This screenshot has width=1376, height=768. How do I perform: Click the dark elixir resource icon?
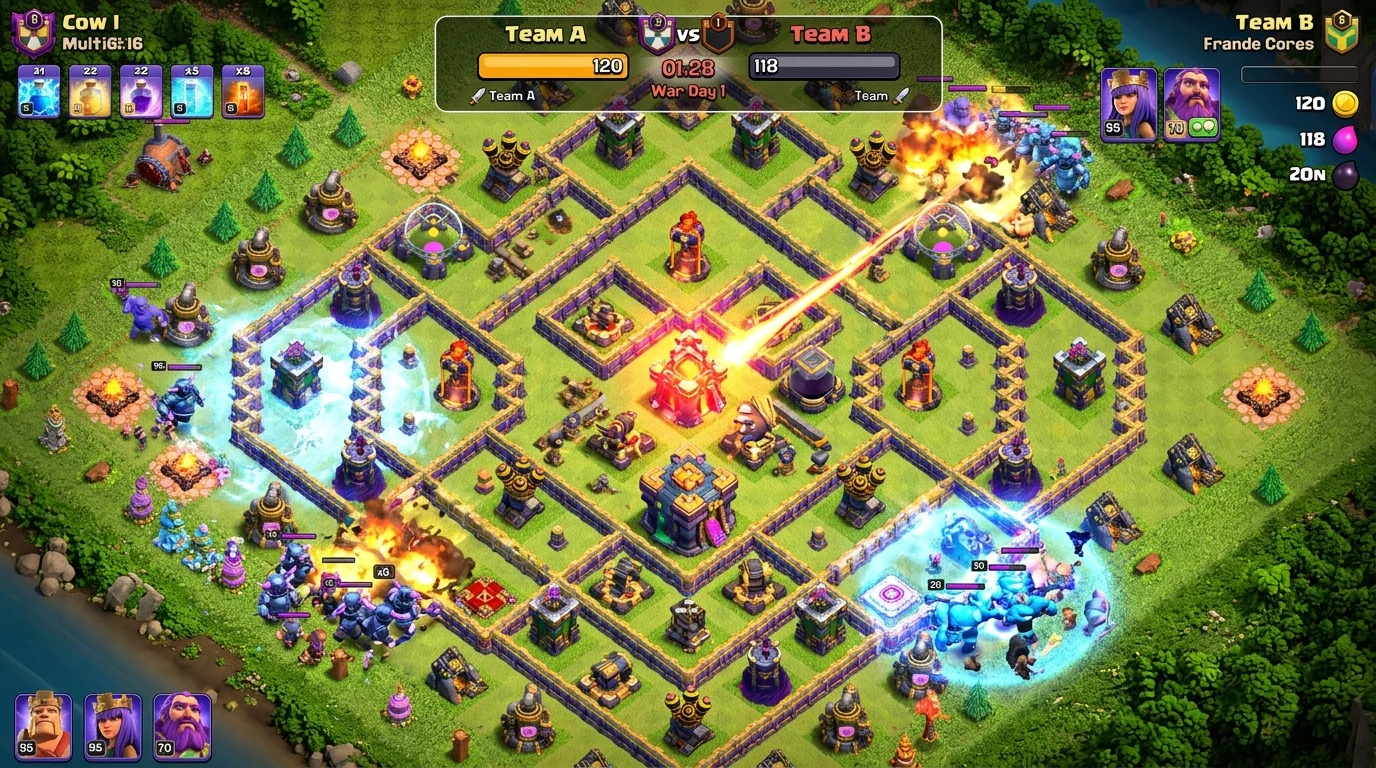pos(1345,176)
